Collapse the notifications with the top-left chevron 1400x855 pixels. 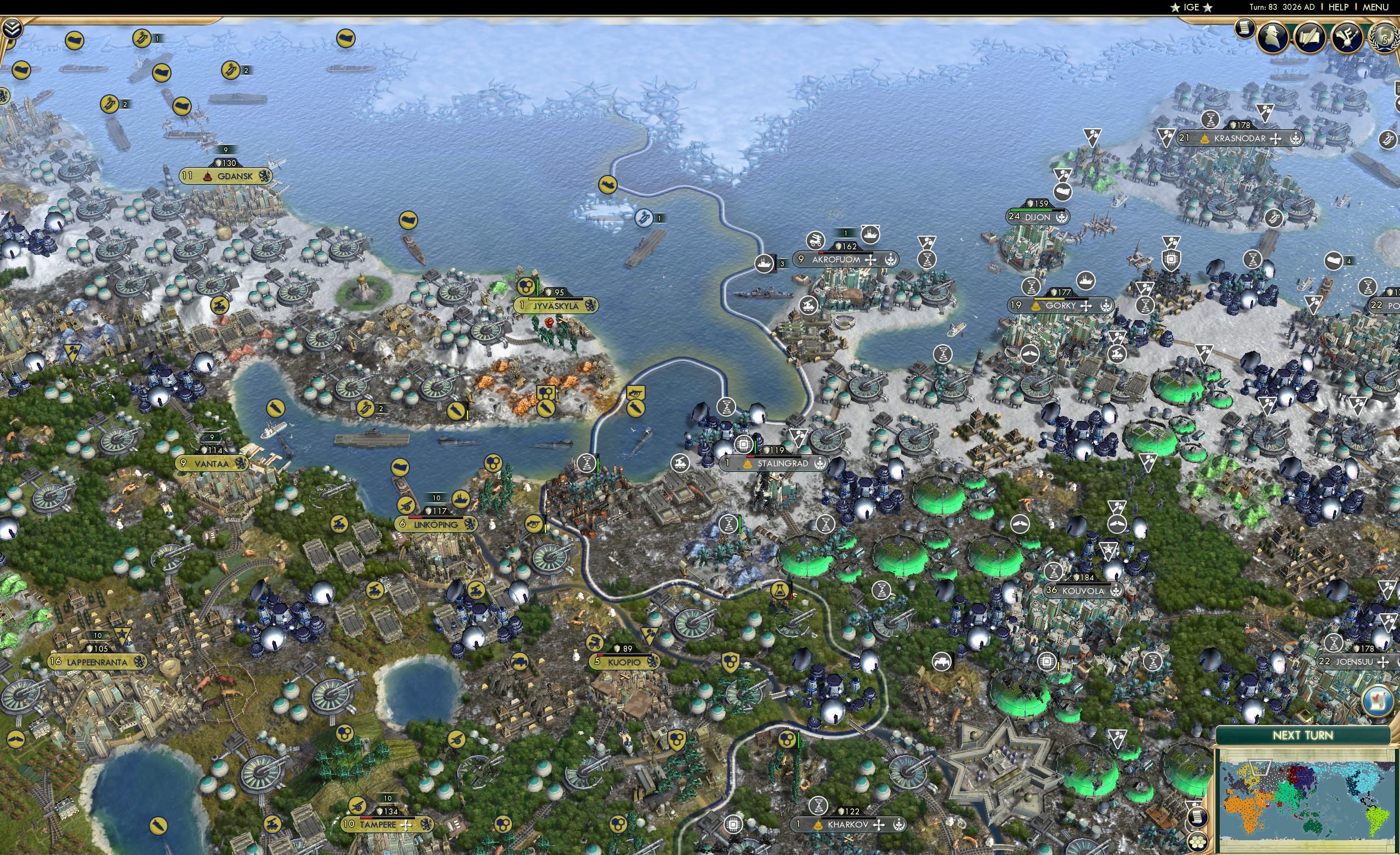pyautogui.click(x=14, y=27)
